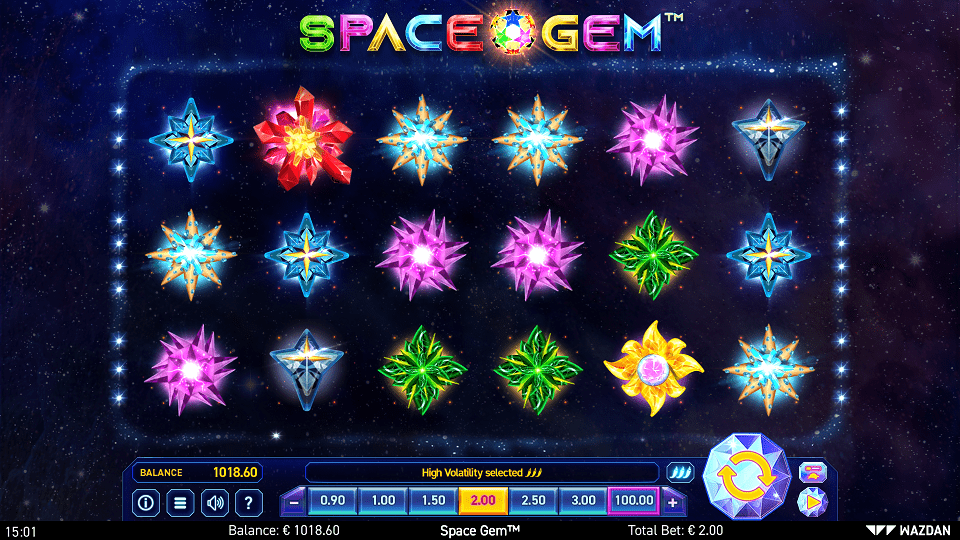This screenshot has height=540, width=960.
Task: Set the bet to 1.50
Action: coord(433,500)
